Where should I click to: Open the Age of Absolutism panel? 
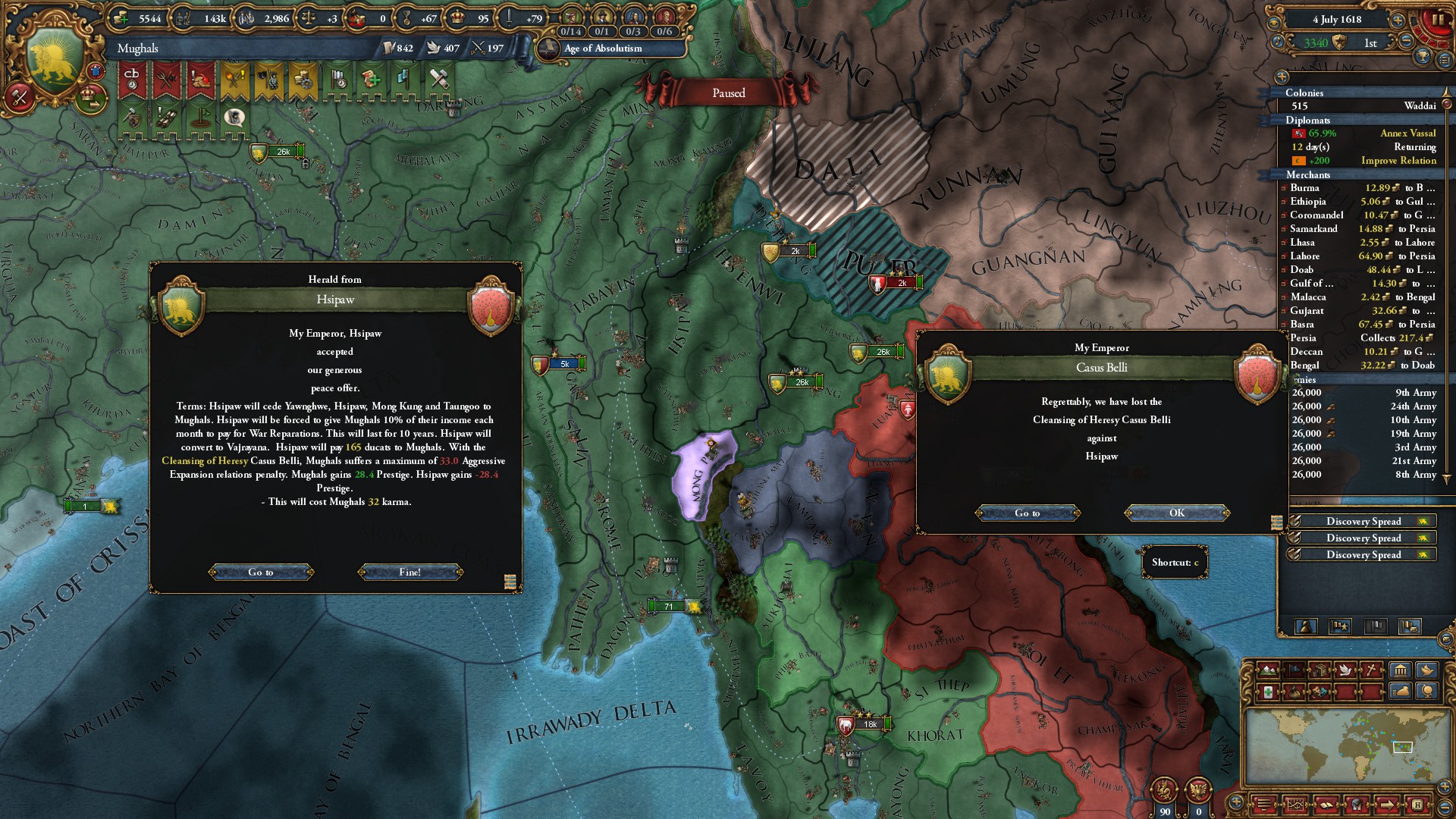603,48
